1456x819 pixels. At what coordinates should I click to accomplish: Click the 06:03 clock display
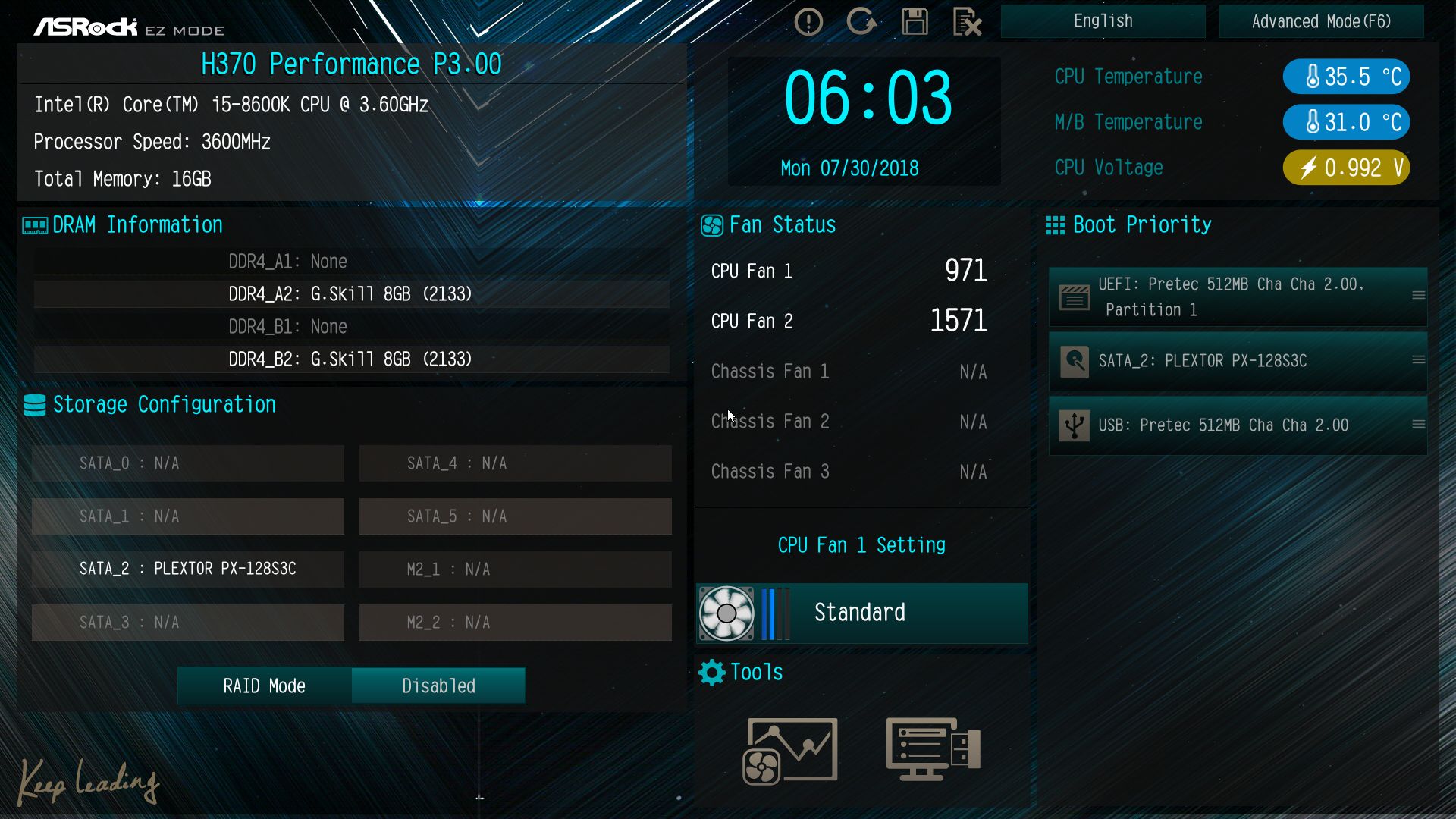pos(868,99)
